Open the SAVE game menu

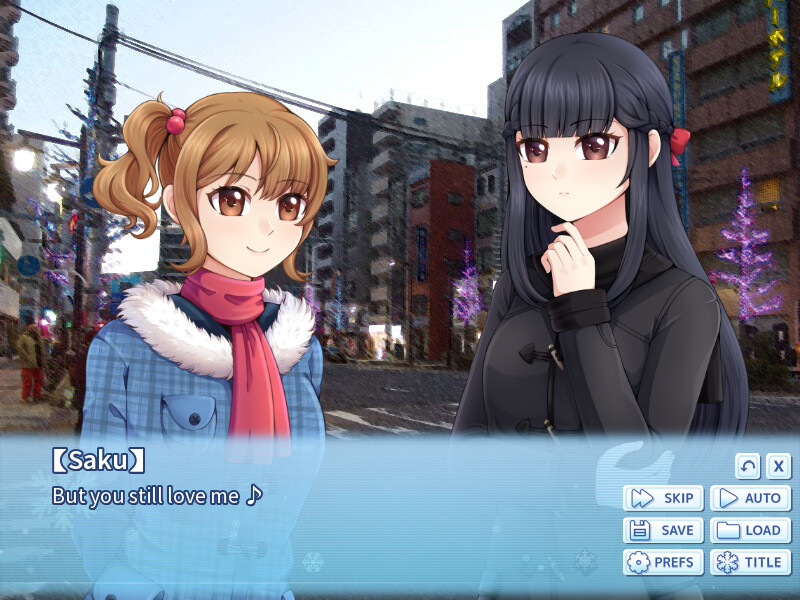pyautogui.click(x=663, y=530)
